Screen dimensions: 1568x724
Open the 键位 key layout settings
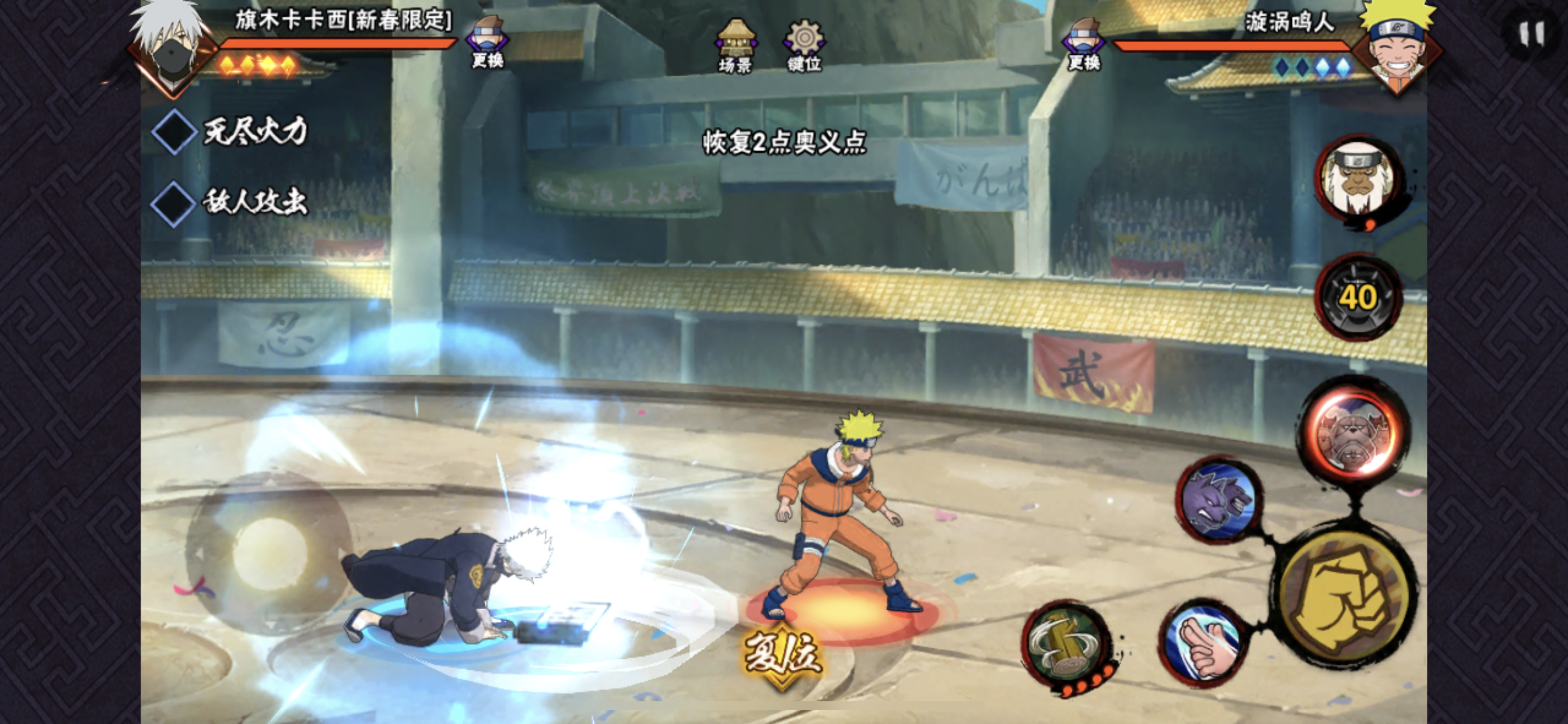(804, 45)
